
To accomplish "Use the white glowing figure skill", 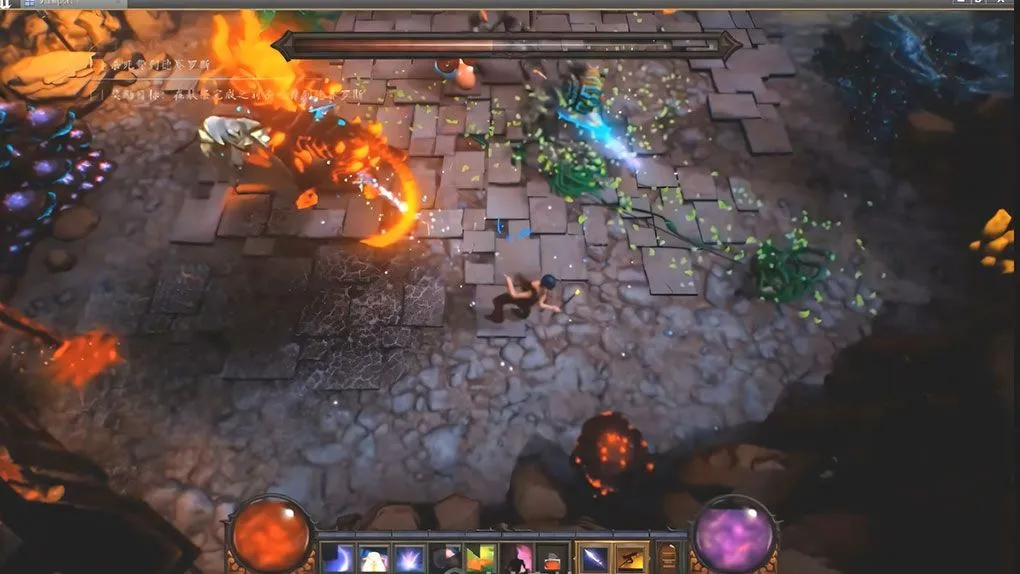I will [374, 559].
